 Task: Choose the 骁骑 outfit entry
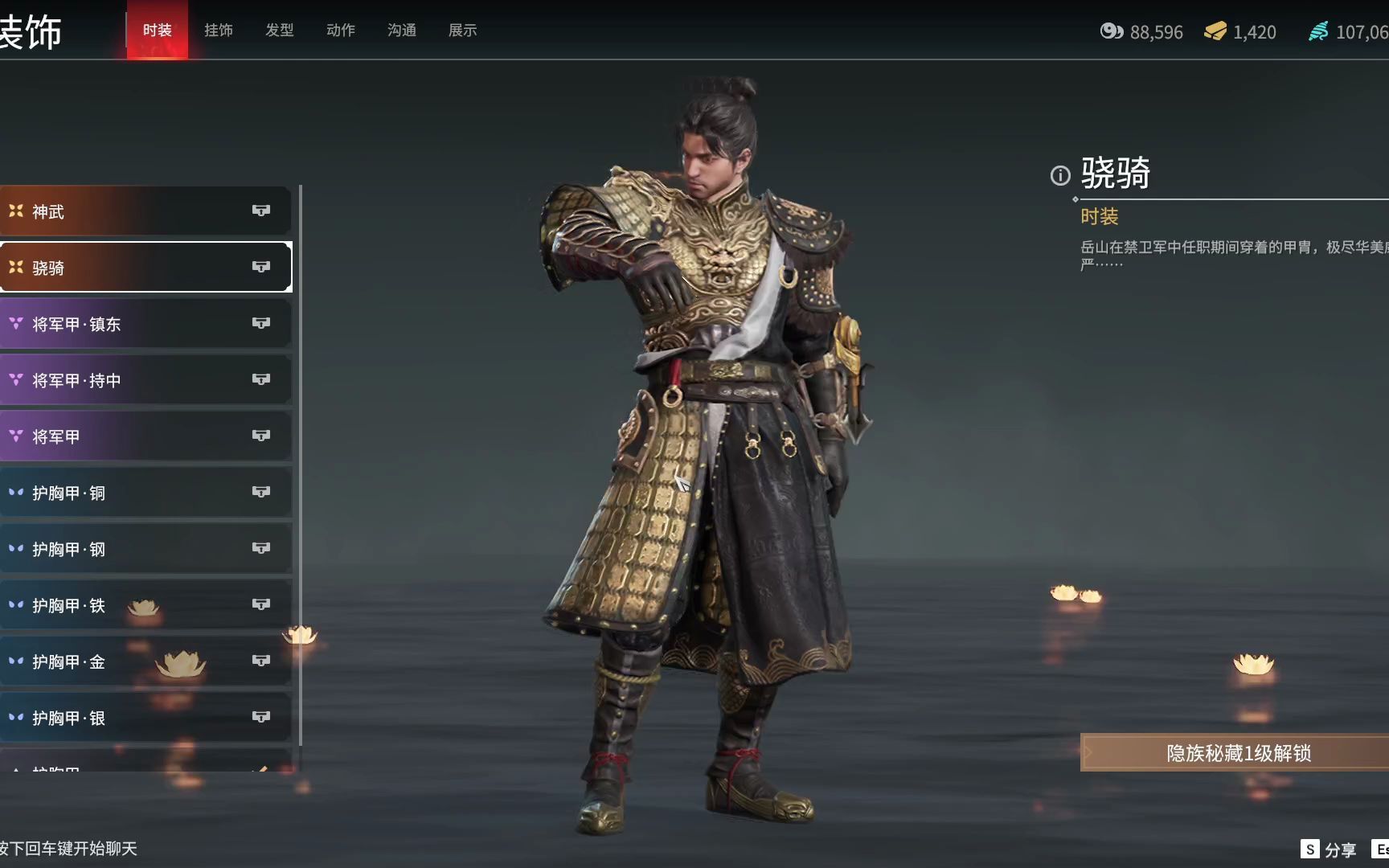[145, 268]
